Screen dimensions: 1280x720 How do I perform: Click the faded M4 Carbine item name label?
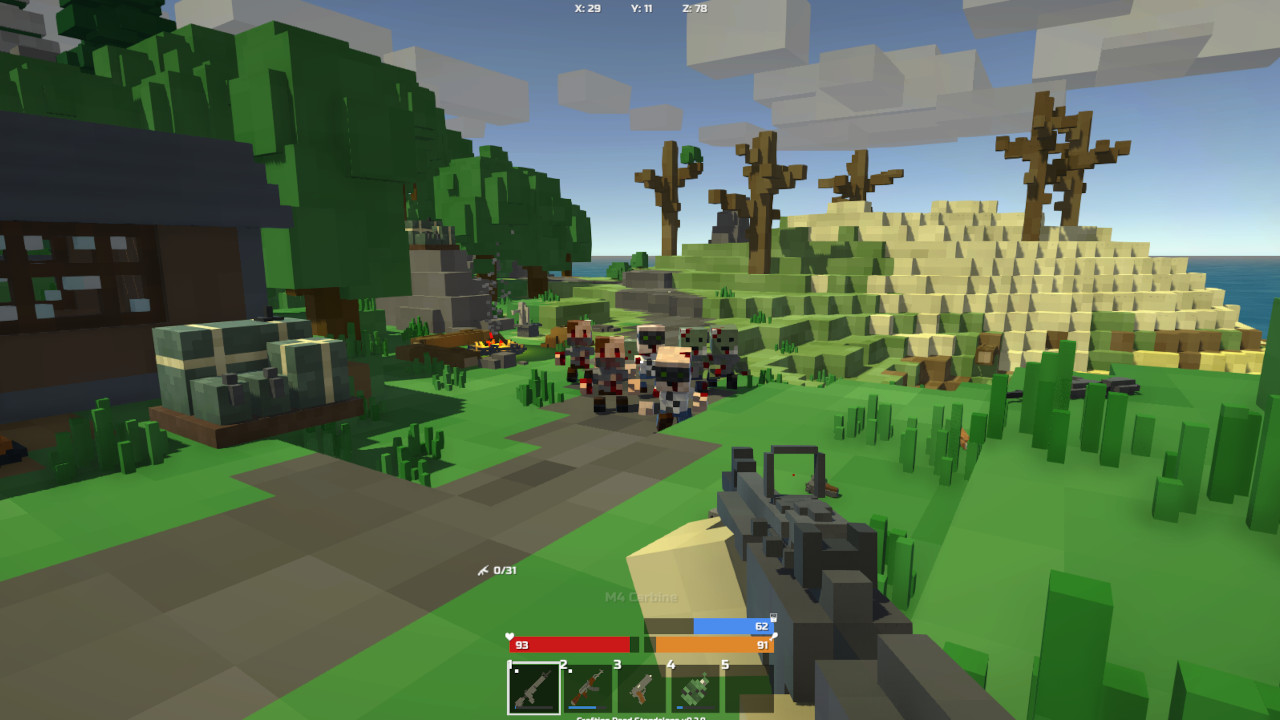(640, 597)
